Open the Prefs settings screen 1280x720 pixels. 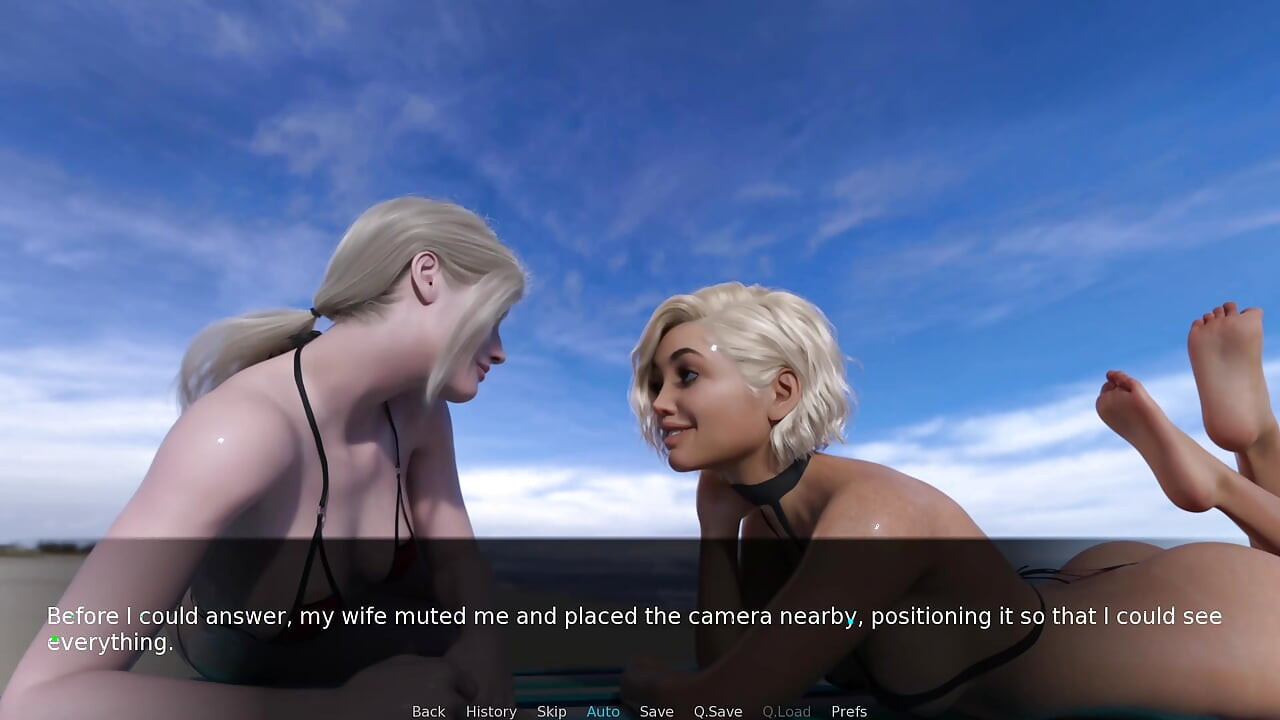[849, 711]
